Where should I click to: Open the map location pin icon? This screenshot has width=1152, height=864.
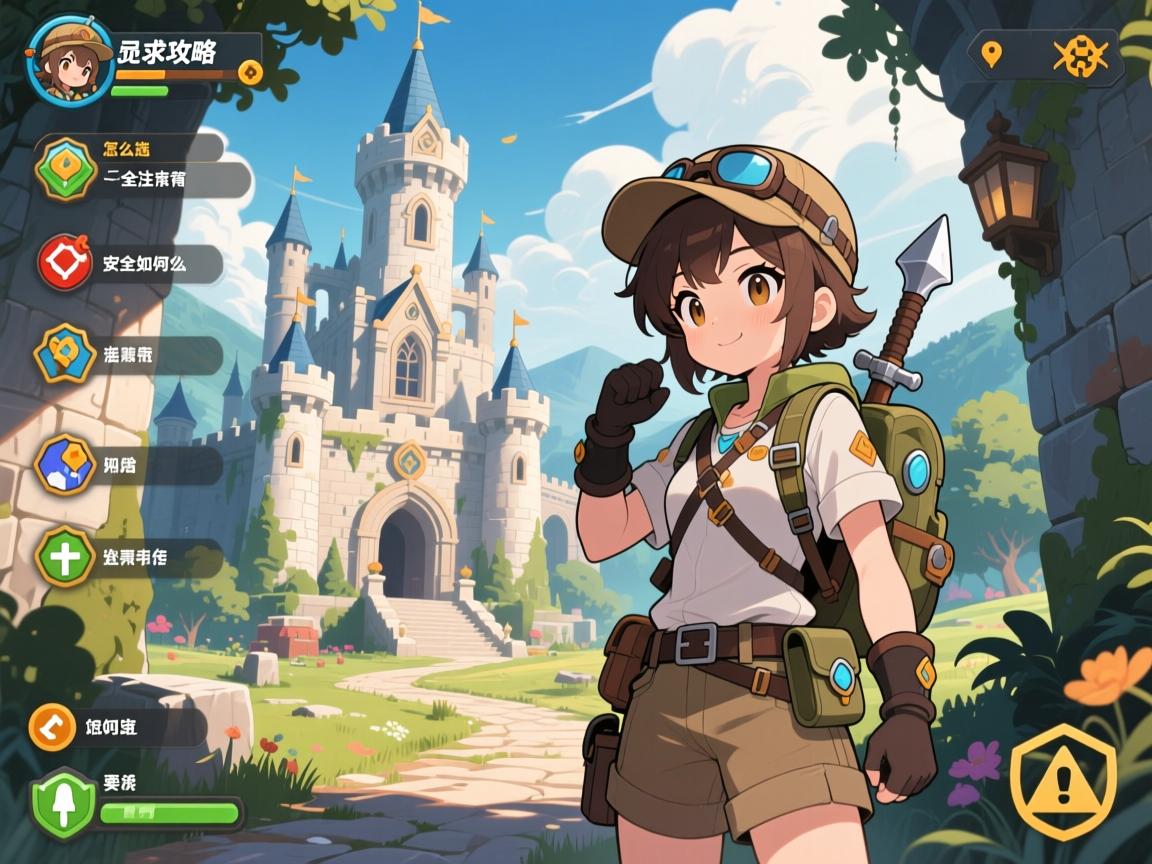point(991,54)
